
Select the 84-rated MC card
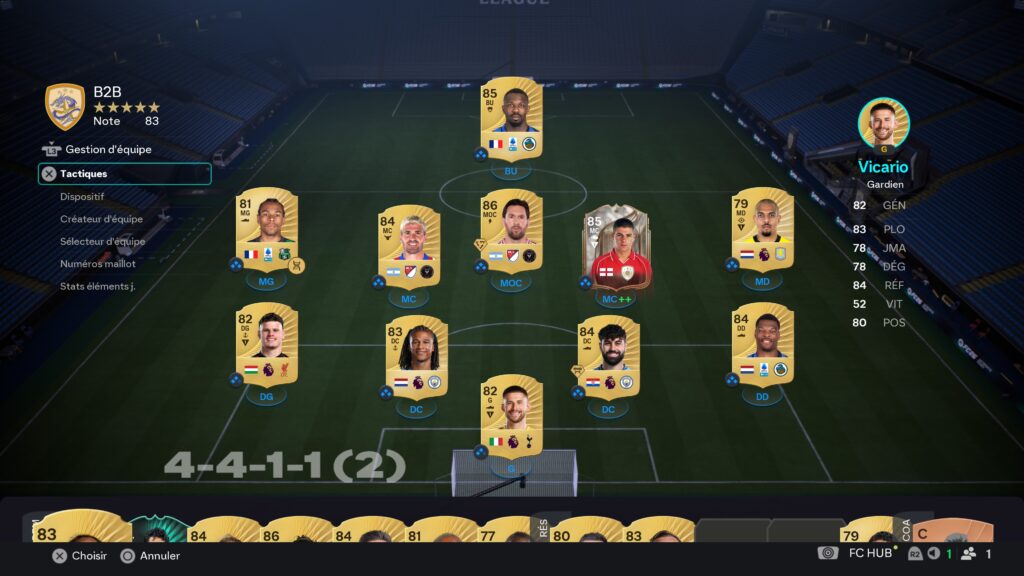pos(409,247)
